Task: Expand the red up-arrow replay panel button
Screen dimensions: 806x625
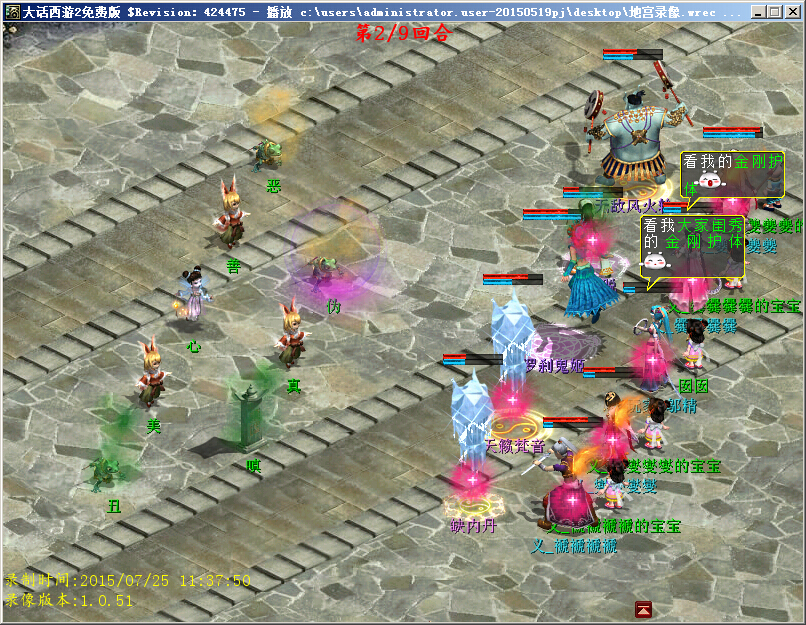Action: pyautogui.click(x=644, y=609)
